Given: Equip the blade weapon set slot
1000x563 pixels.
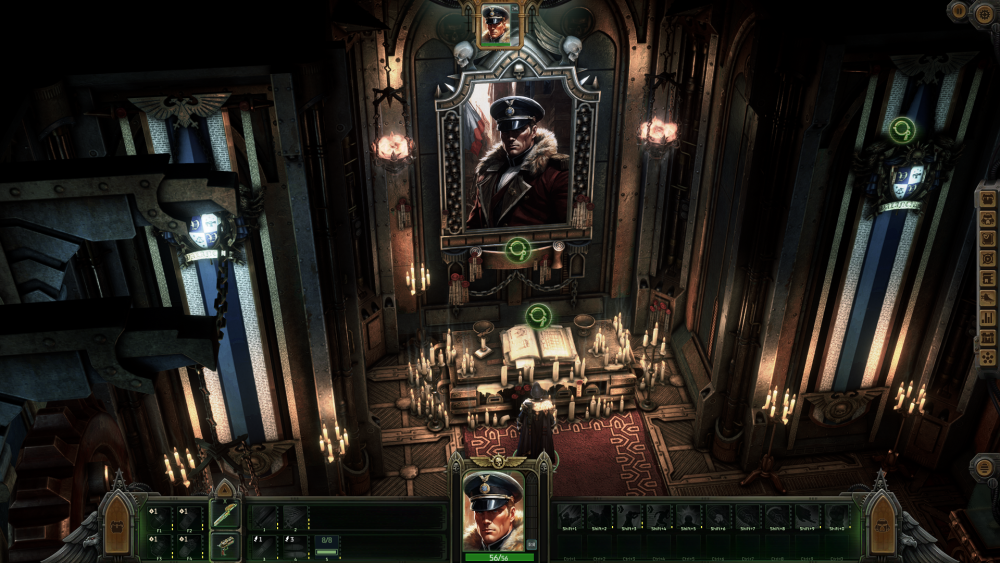Looking at the screenshot, I should tap(225, 515).
